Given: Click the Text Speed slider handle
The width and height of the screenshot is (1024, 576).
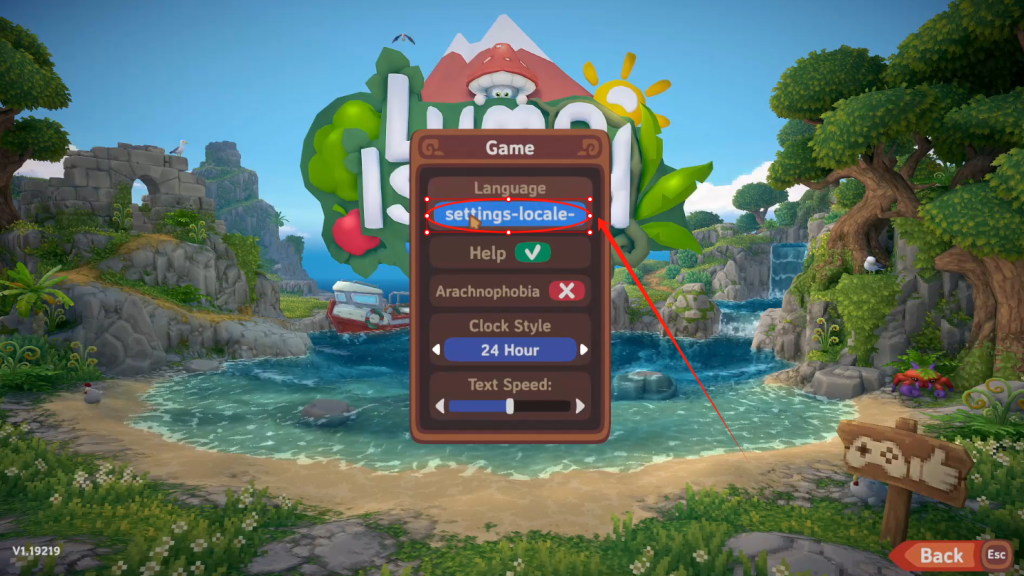Looking at the screenshot, I should [510, 406].
